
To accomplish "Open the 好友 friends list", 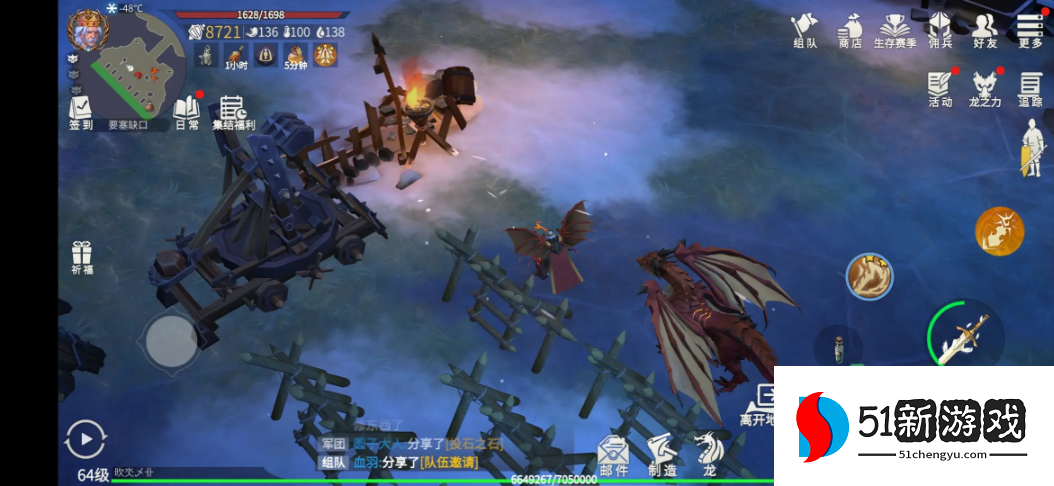I will [x=985, y=30].
